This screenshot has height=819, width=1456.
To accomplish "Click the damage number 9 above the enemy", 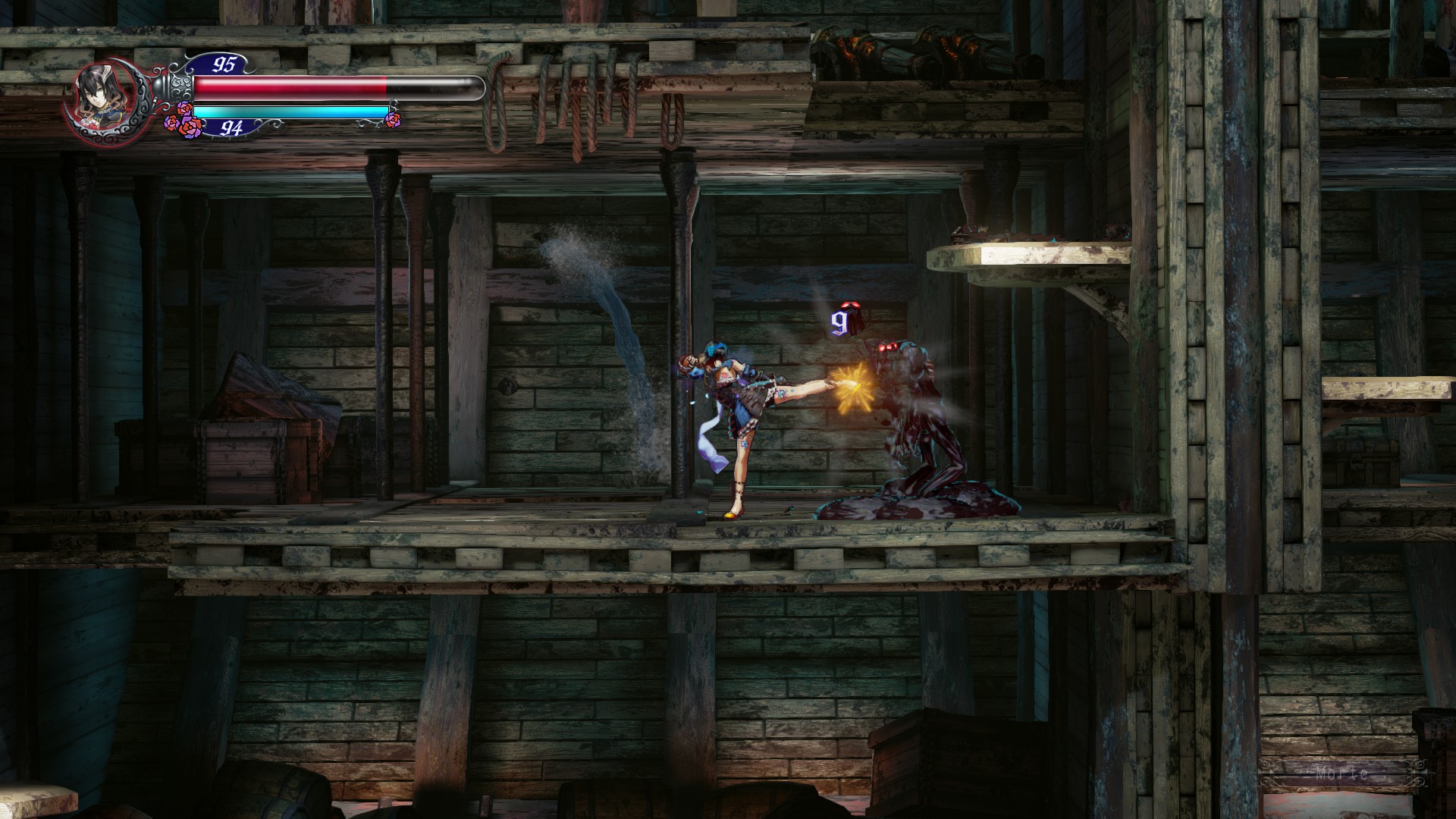I will click(840, 322).
